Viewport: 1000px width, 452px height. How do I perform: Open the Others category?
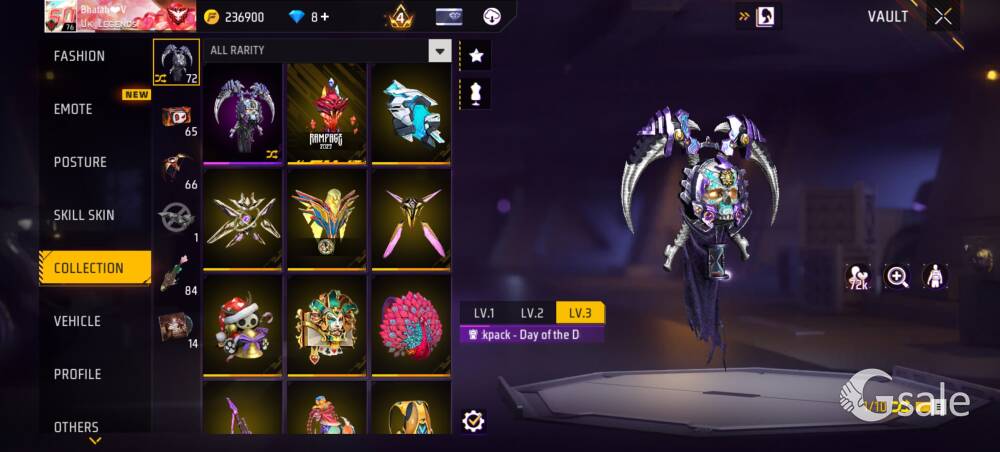coord(76,427)
